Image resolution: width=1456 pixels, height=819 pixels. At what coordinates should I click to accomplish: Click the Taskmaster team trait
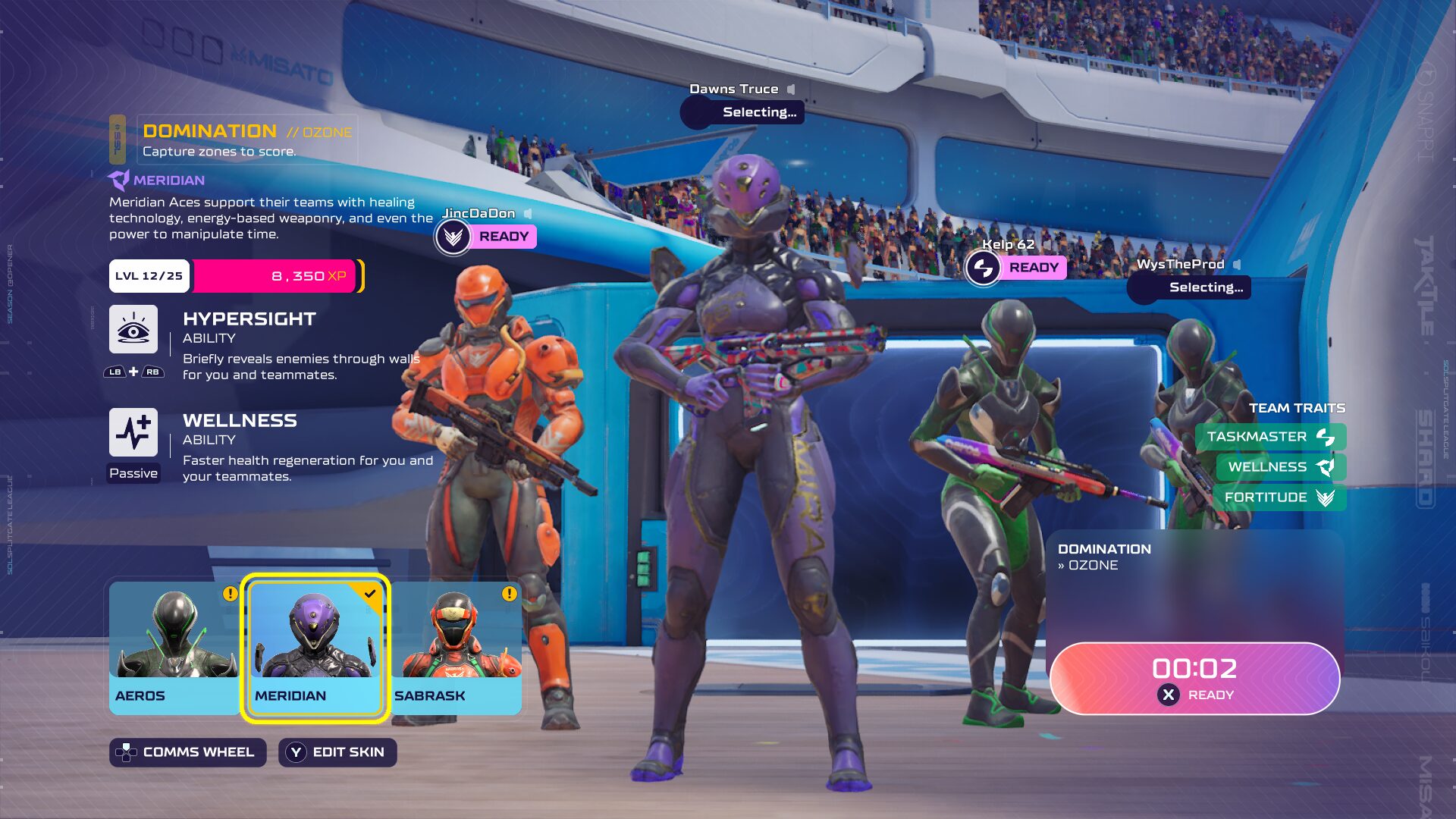click(1270, 437)
